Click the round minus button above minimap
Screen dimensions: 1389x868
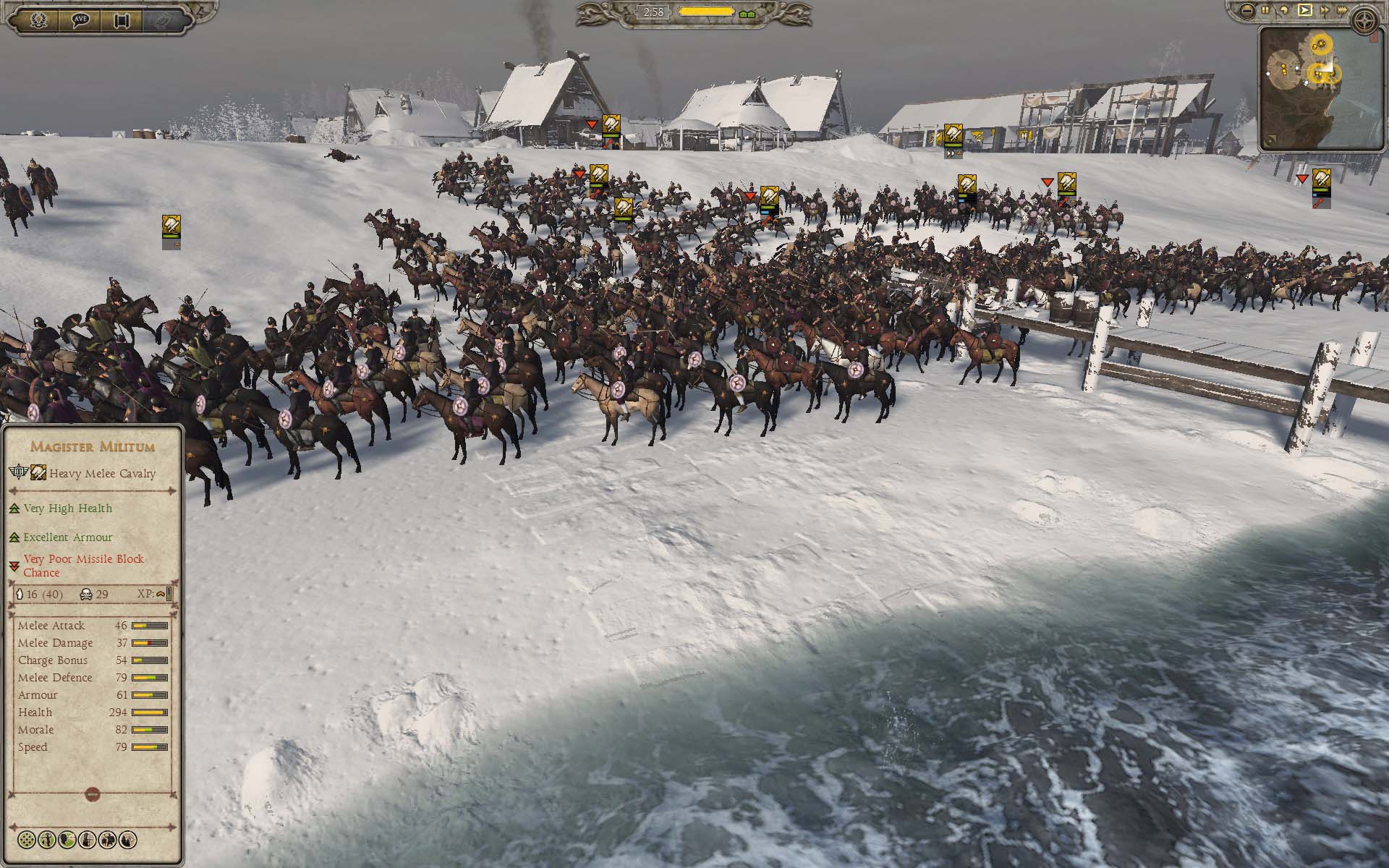(1245, 10)
